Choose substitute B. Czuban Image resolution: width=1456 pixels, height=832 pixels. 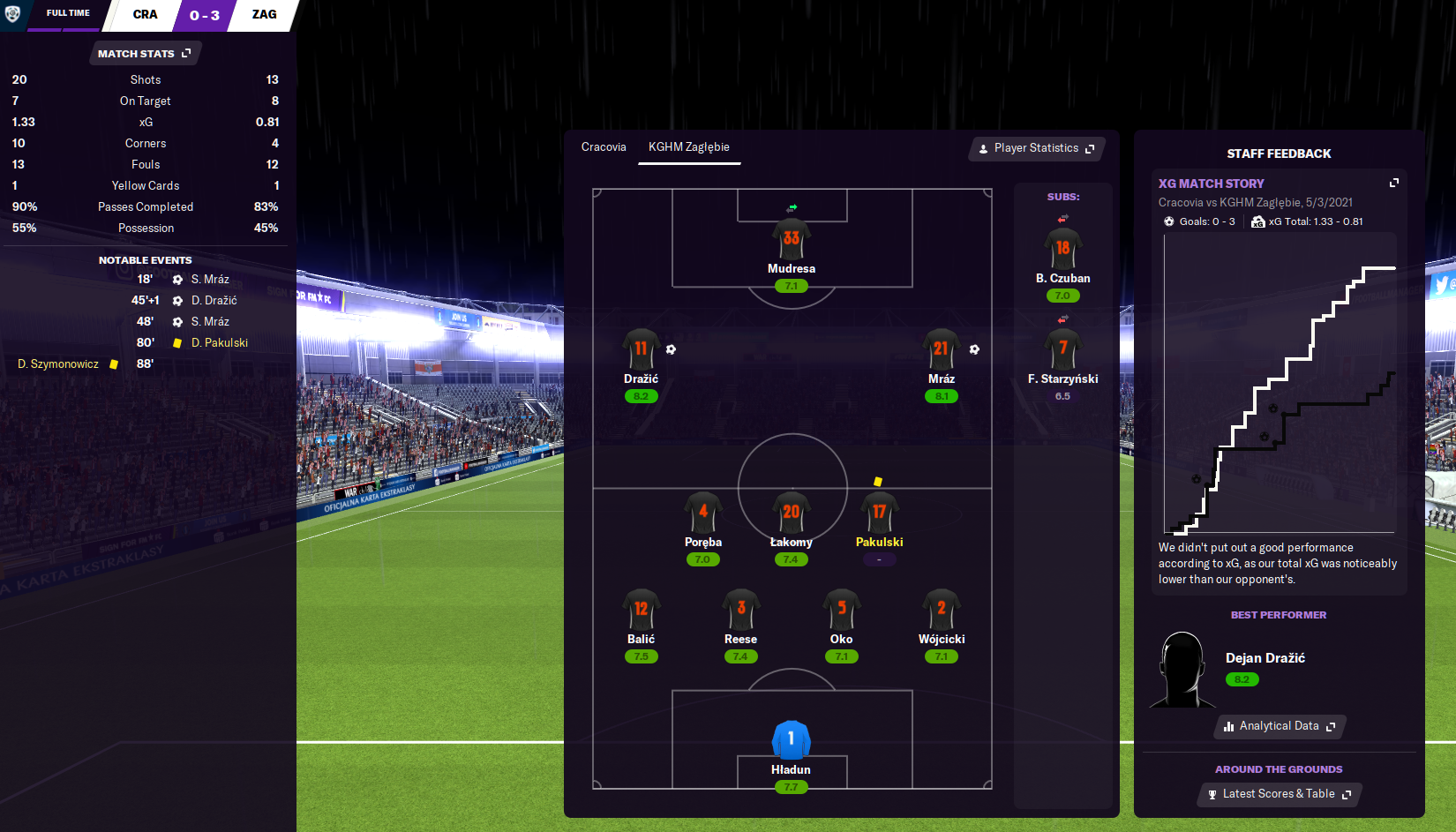tap(1062, 249)
